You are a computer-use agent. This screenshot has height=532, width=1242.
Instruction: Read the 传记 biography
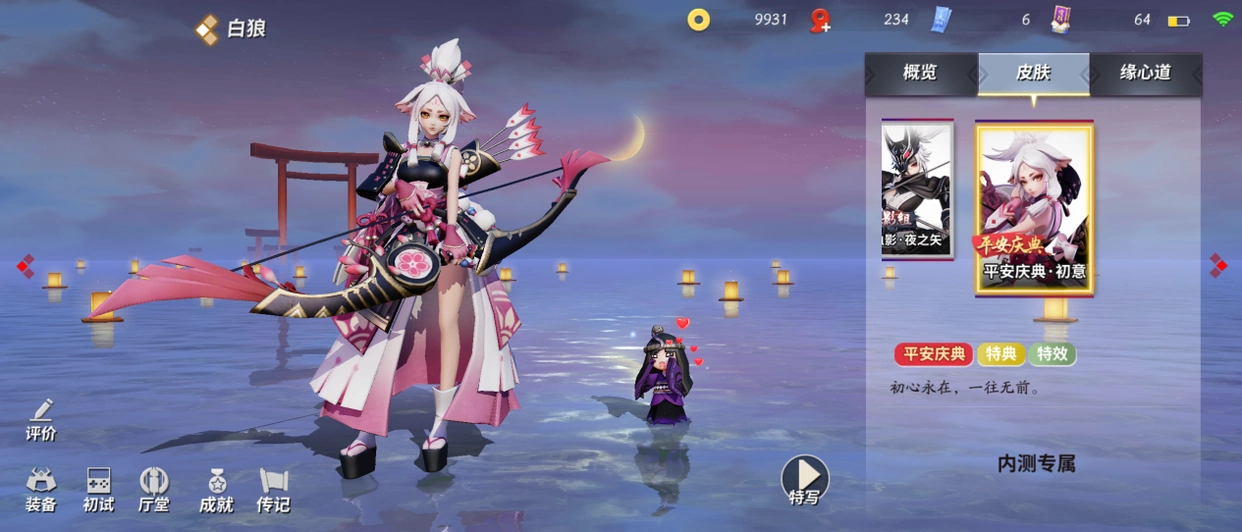coord(273,490)
